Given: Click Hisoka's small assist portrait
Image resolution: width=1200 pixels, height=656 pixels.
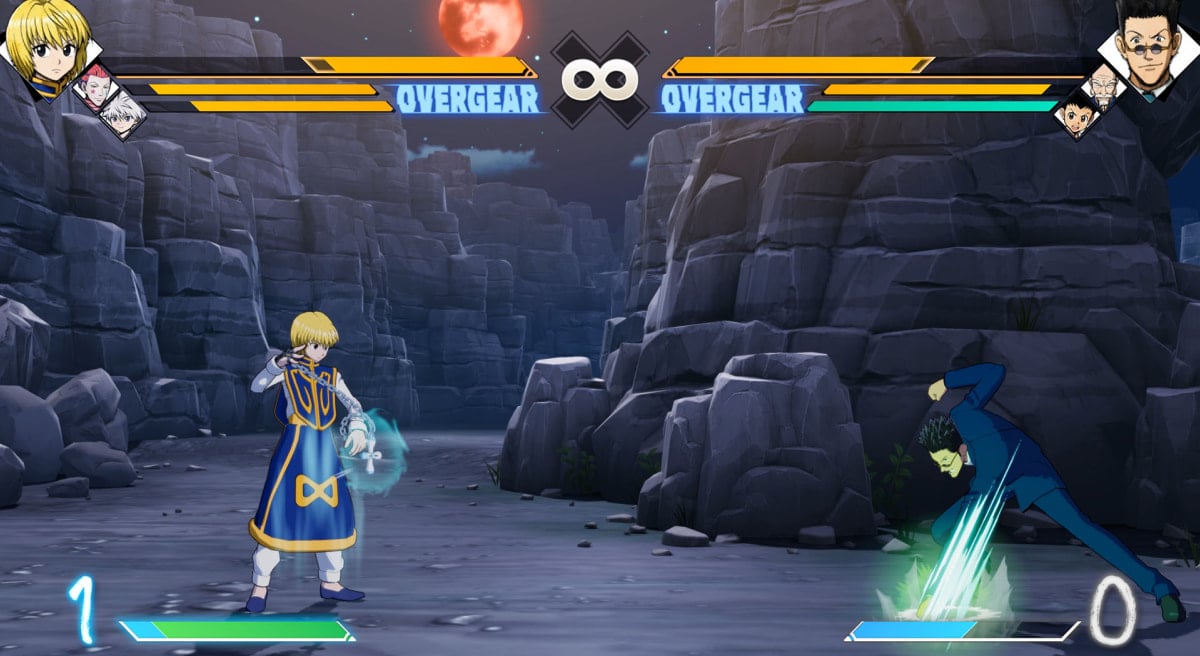Looking at the screenshot, I should (95, 85).
